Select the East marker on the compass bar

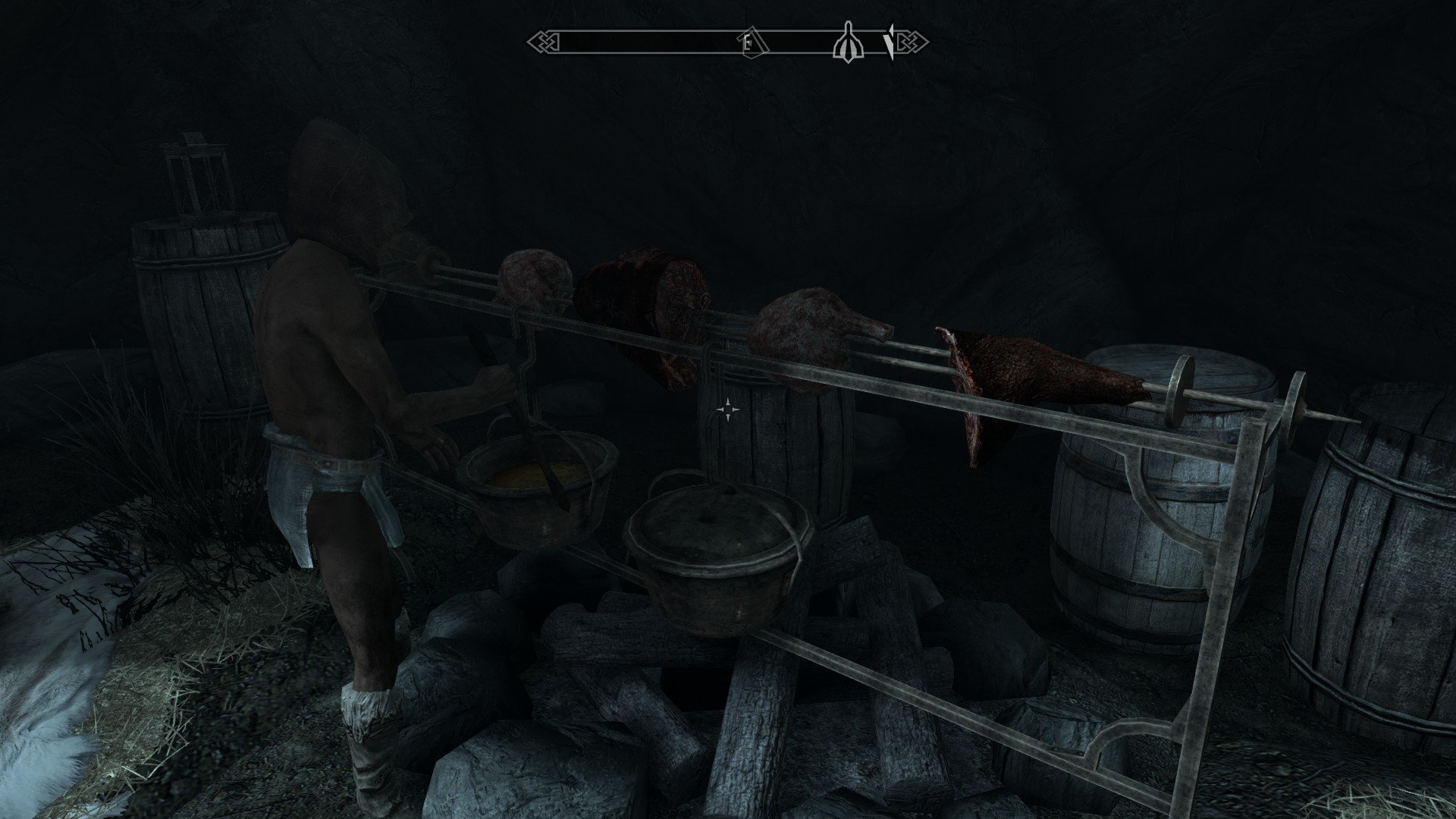(x=749, y=44)
